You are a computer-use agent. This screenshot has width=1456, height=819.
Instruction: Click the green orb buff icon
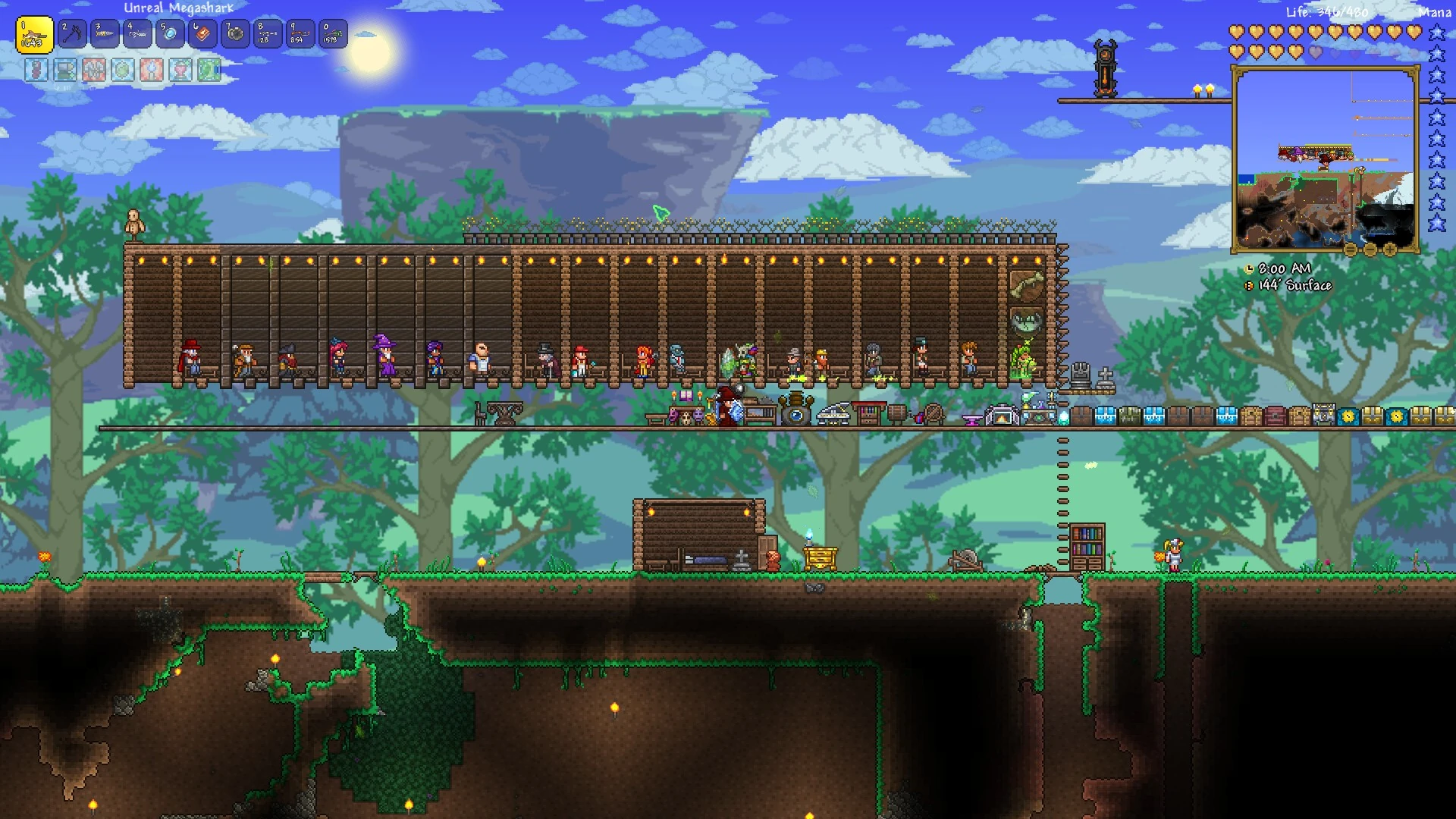(x=123, y=70)
